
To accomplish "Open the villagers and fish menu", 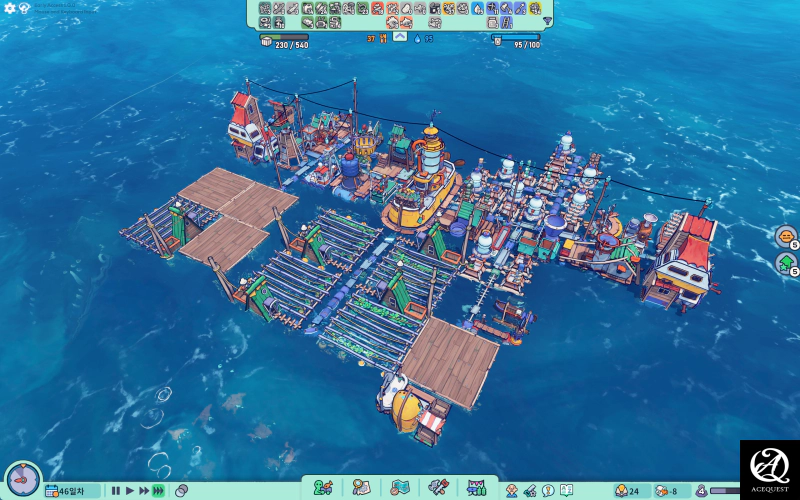I will [323, 488].
